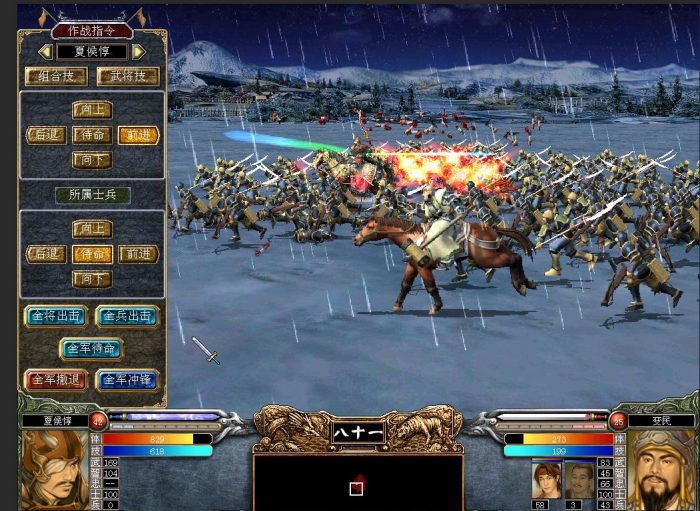This screenshot has height=511, width=700.
Task: Select next general with right arrow beside 夏侯惇
Action: coord(139,51)
